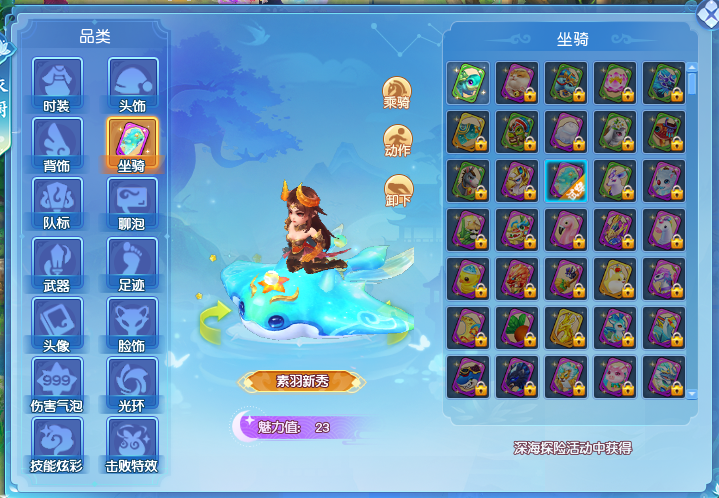Select the highlighted equipped mount card
This screenshot has height=498, width=719.
(566, 180)
